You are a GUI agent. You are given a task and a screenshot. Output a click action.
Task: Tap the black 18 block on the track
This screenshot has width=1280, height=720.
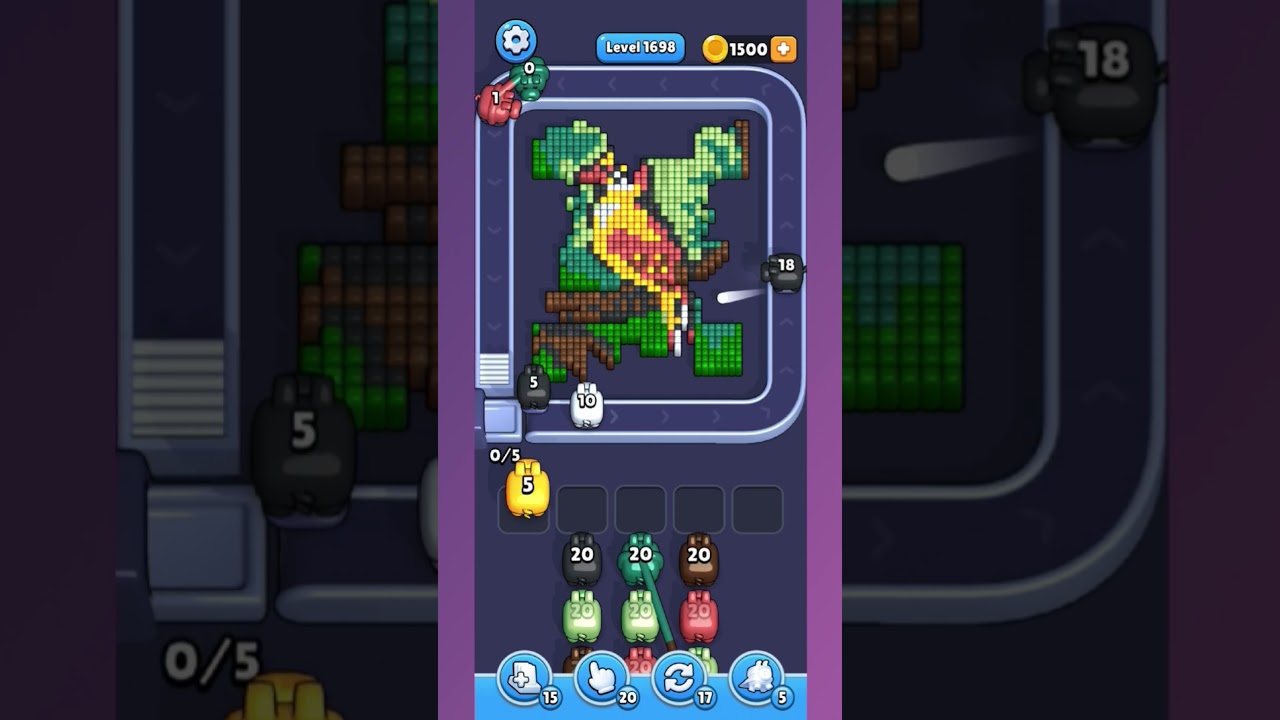782,272
